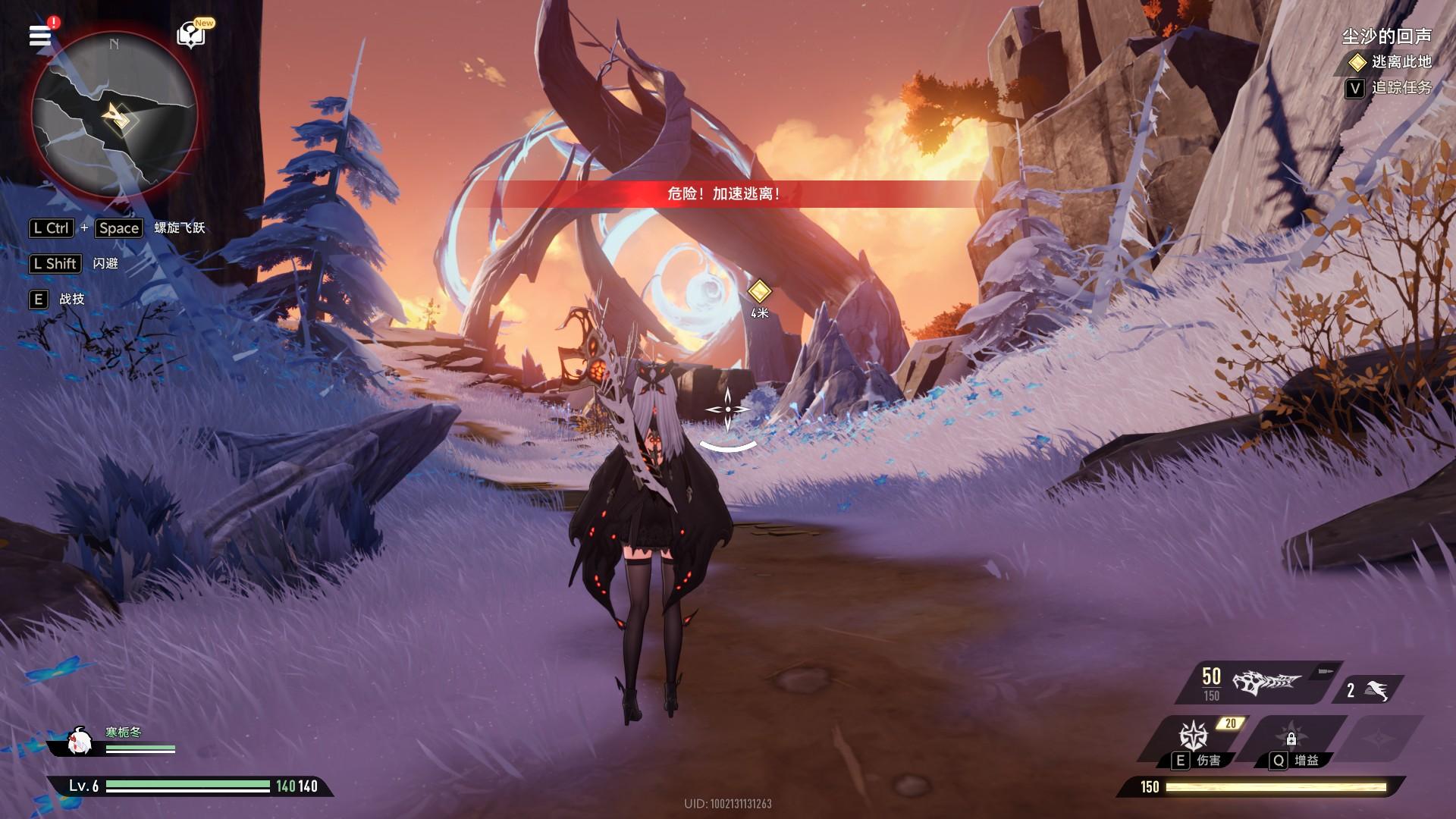1456x819 pixels.
Task: Click the locked 增益 ultimate skill icon
Action: [x=1291, y=737]
